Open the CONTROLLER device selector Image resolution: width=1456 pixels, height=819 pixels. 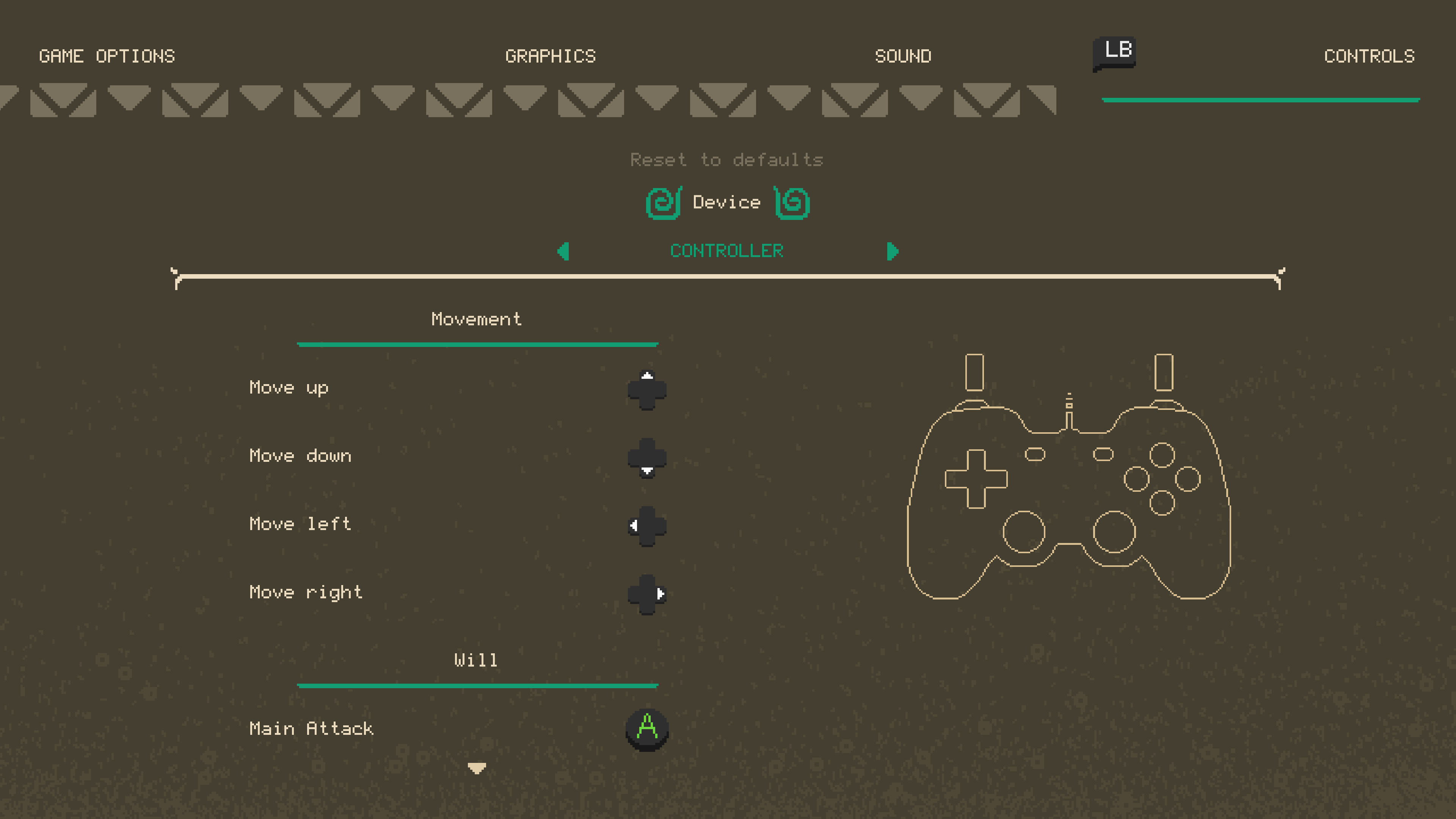[x=726, y=250]
